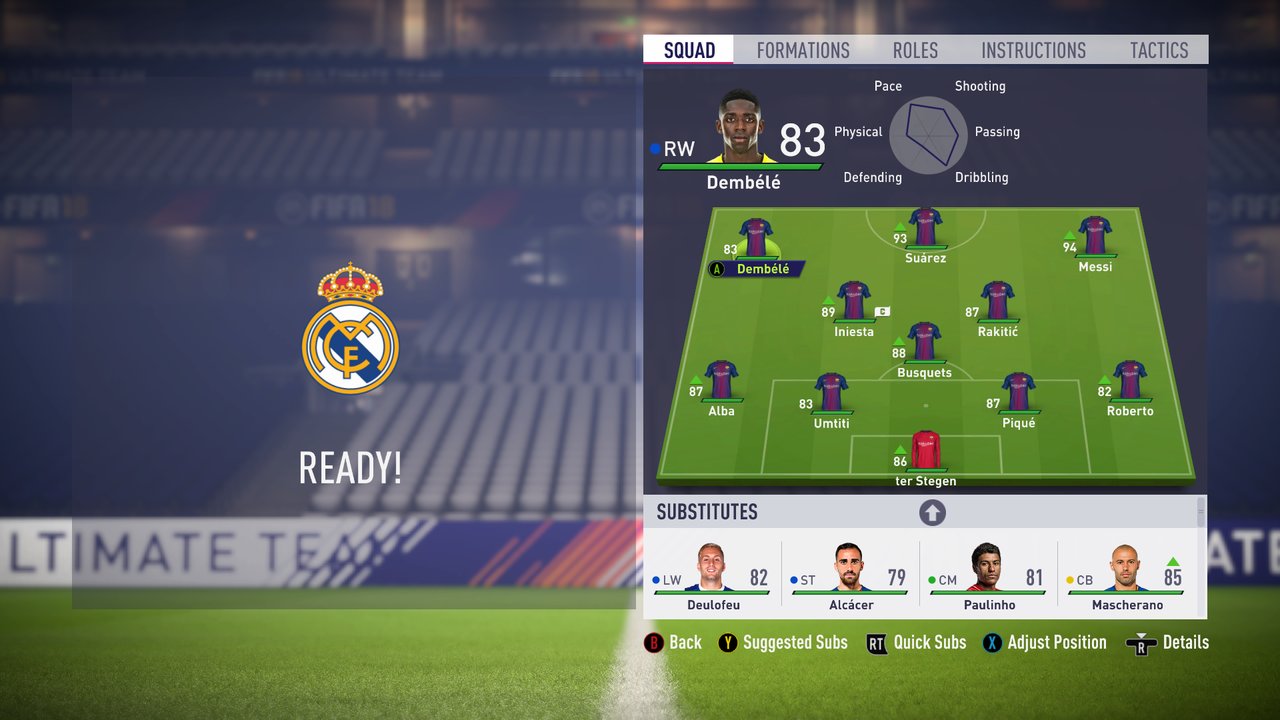
Task: Select Rakitić on the pitch
Action: pyautogui.click(x=997, y=303)
